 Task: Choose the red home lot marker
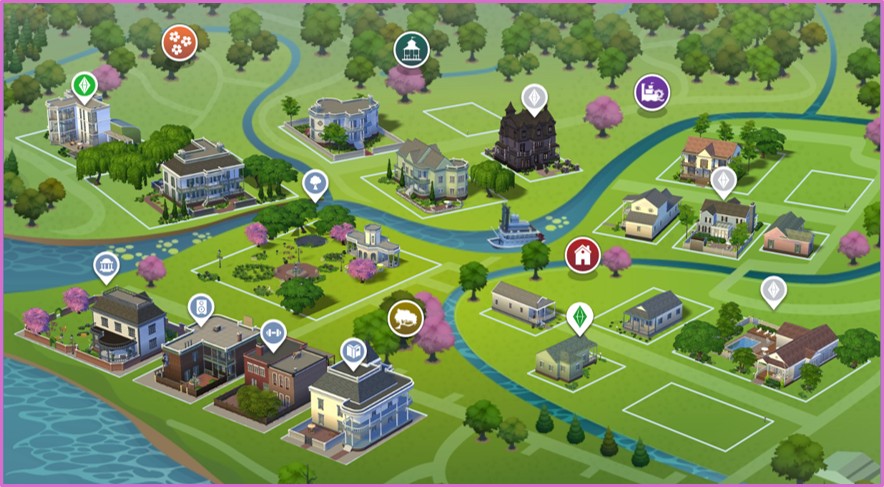coord(580,254)
